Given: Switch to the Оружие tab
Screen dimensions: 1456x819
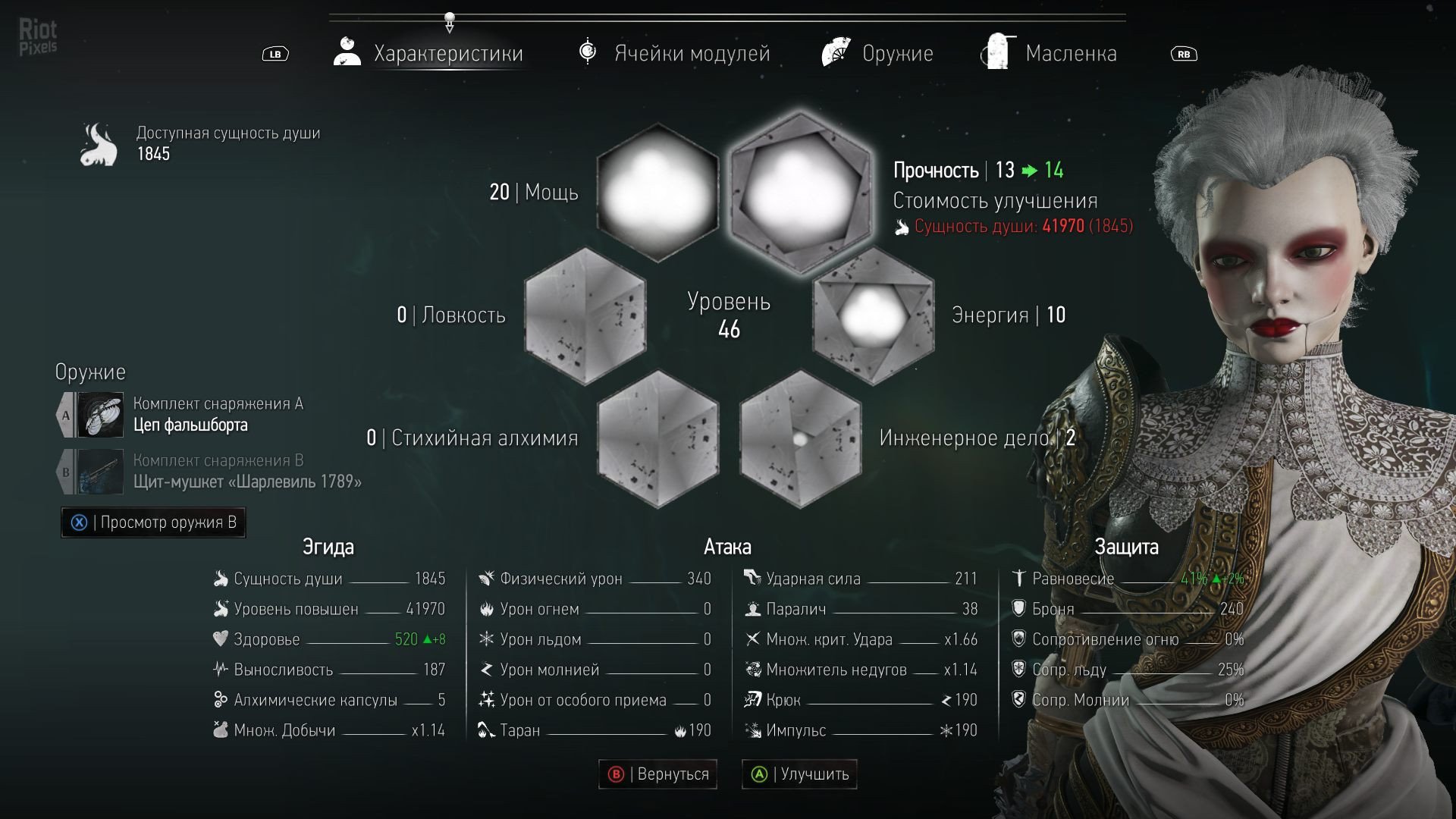Looking at the screenshot, I should [x=877, y=53].
